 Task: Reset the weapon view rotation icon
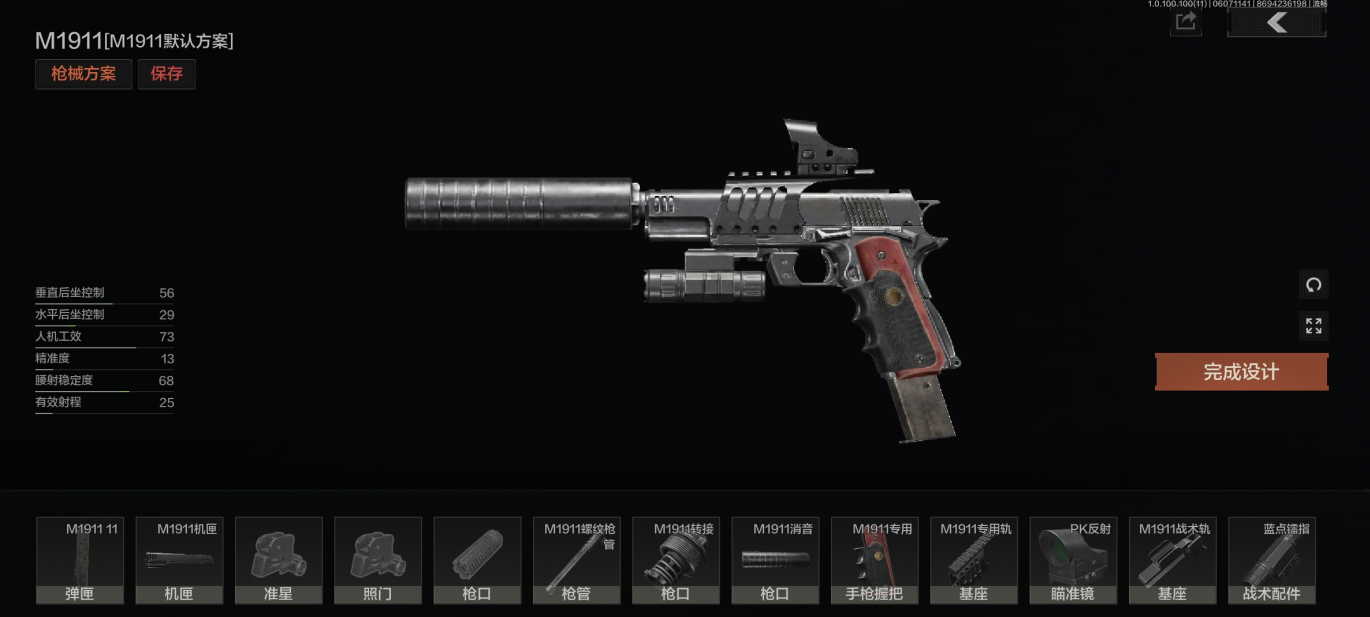coord(1313,284)
